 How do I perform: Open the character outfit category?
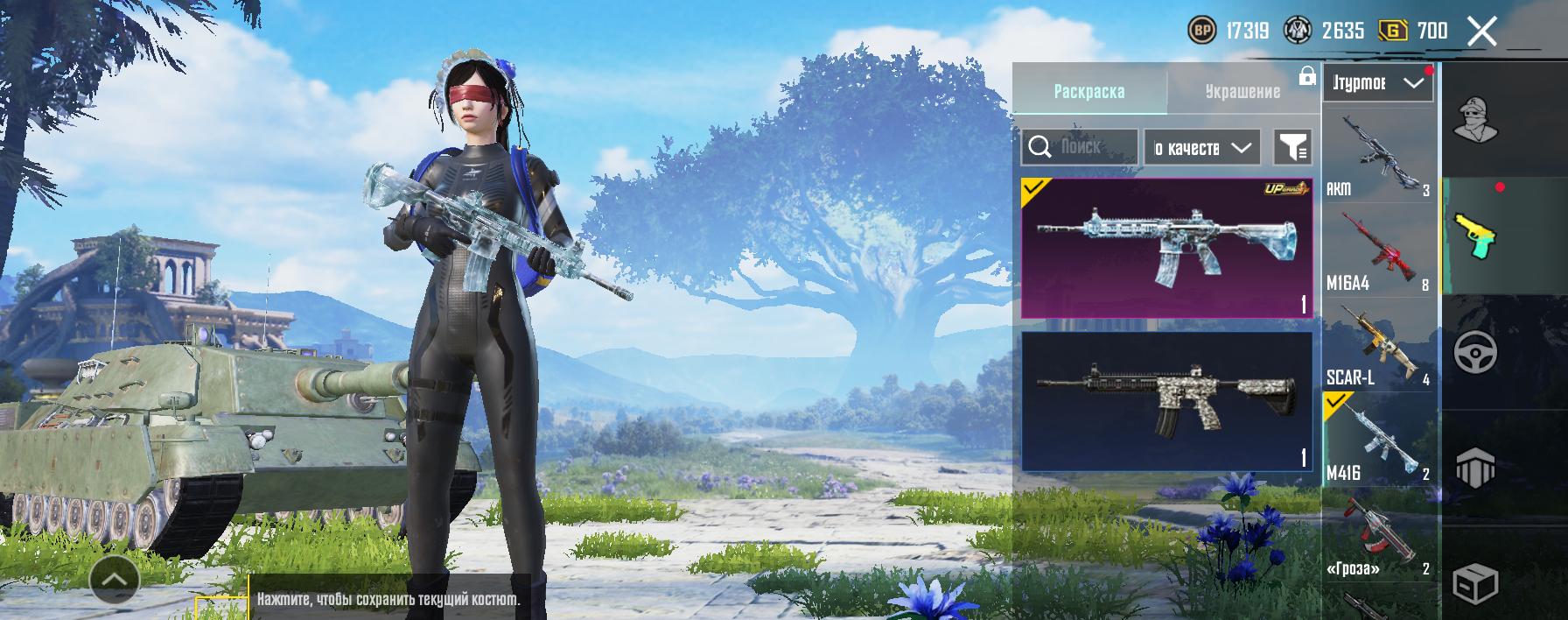click(1475, 120)
